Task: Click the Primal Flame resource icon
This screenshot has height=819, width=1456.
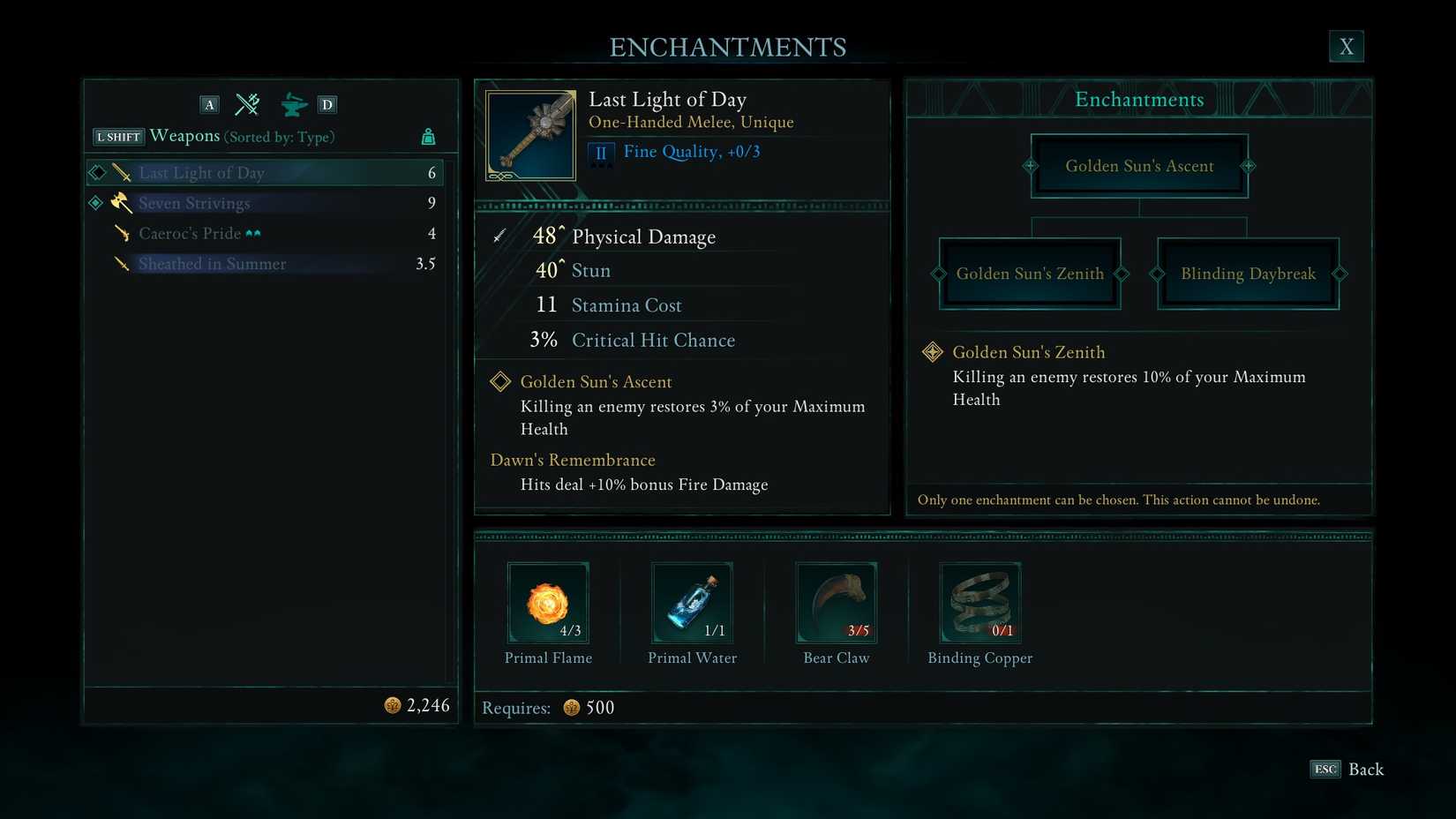Action: 548,602
